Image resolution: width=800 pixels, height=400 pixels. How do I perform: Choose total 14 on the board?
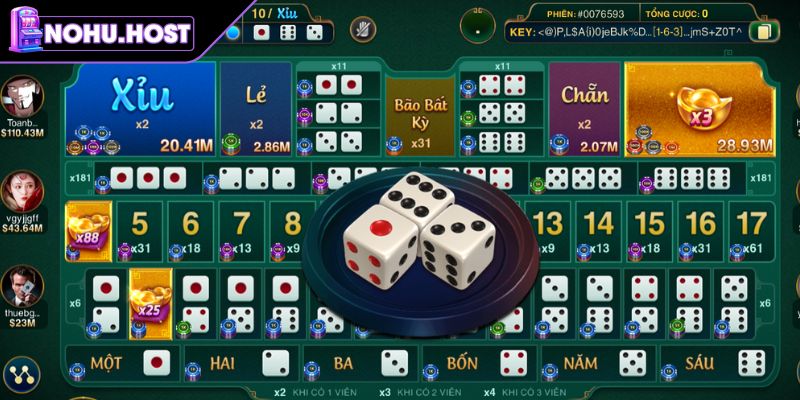coord(599,231)
